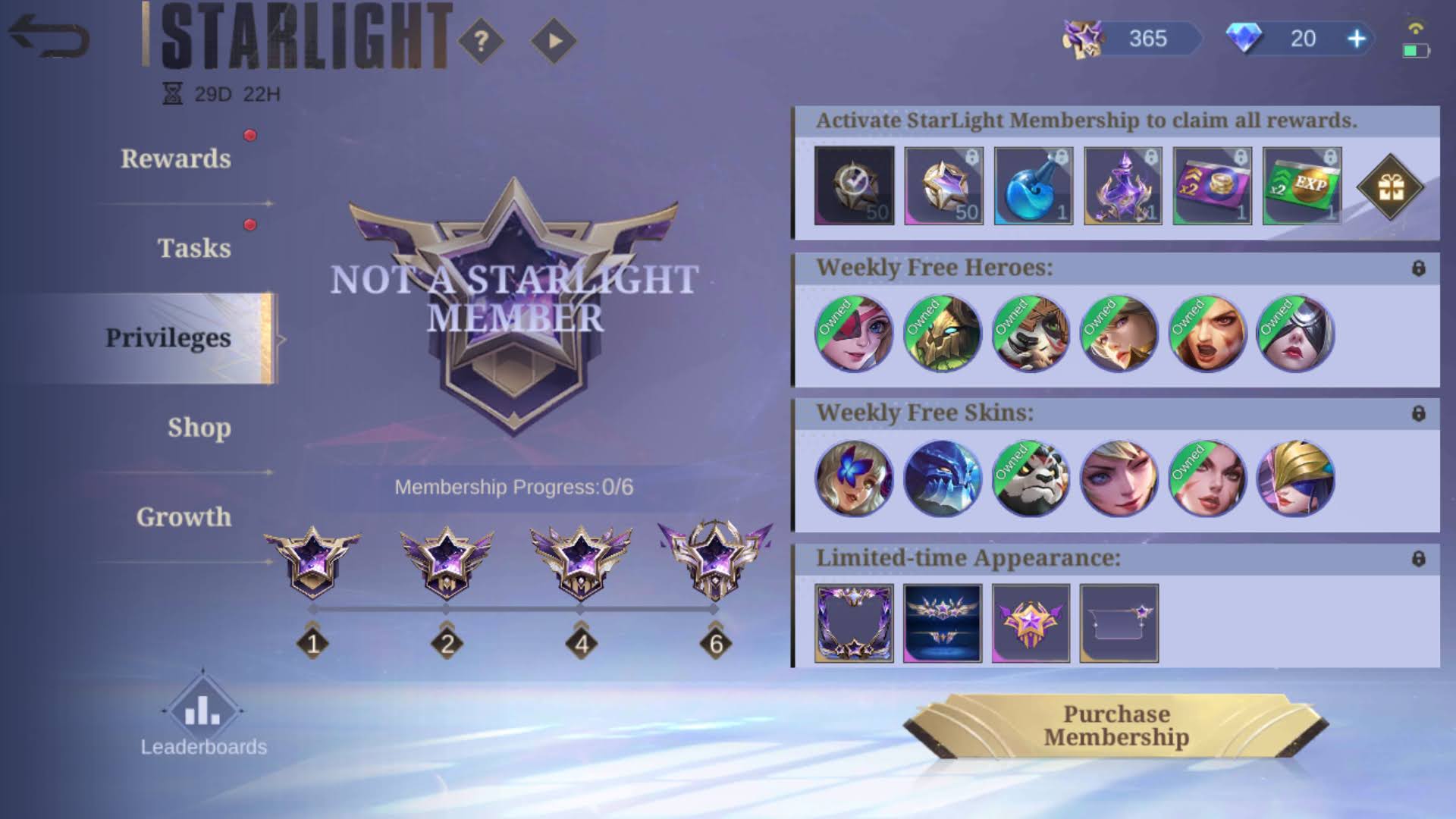
Task: Tap the avatar border in Limited-time Appearance
Action: [853, 623]
